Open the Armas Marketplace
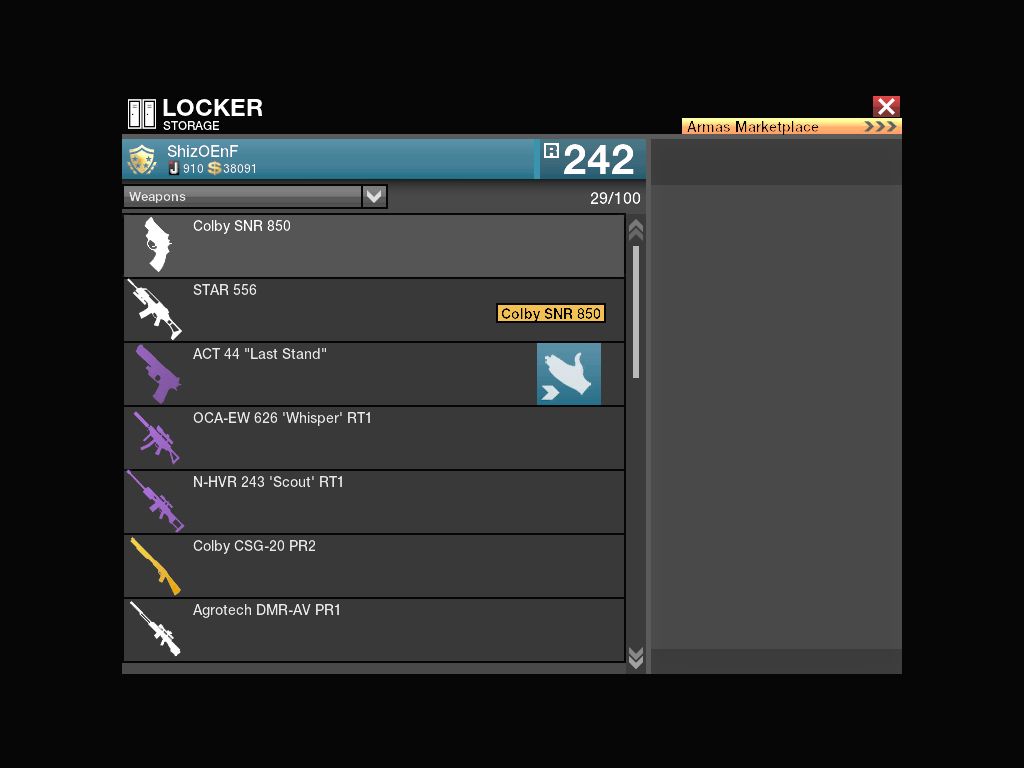The width and height of the screenshot is (1024, 768). point(791,127)
